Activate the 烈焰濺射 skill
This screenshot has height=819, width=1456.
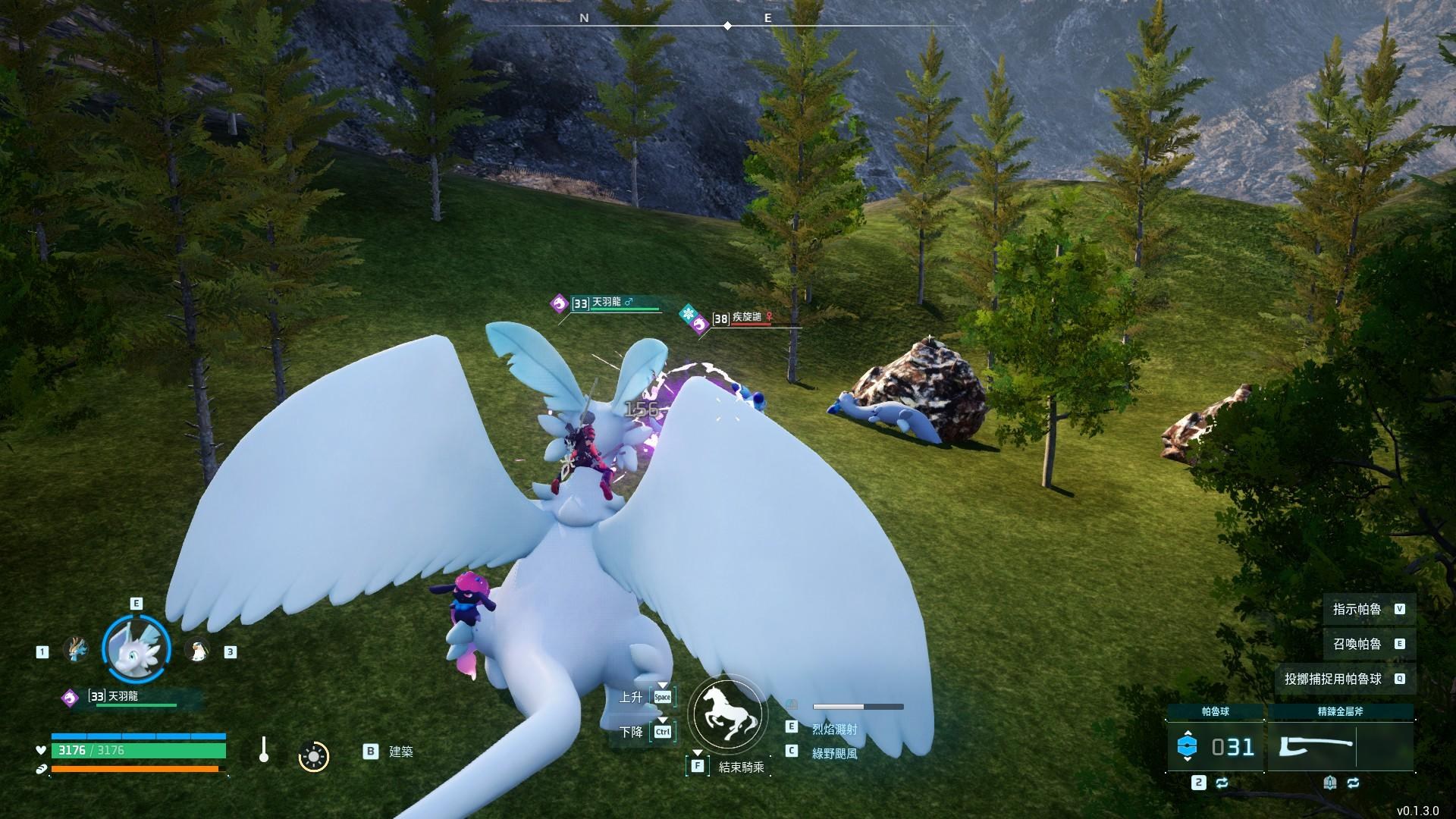pyautogui.click(x=834, y=729)
